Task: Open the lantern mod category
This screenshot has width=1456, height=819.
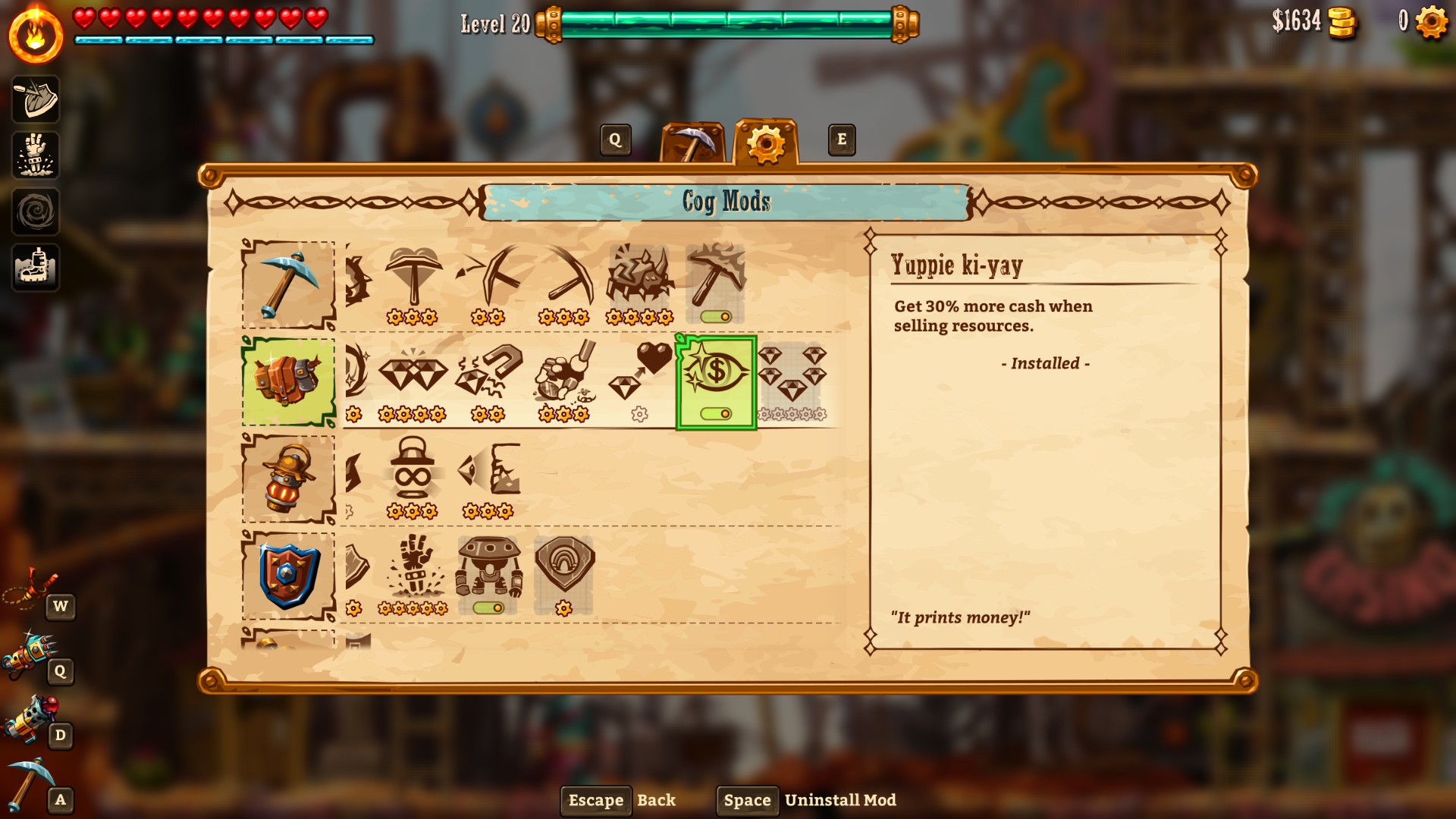Action: pos(288,478)
